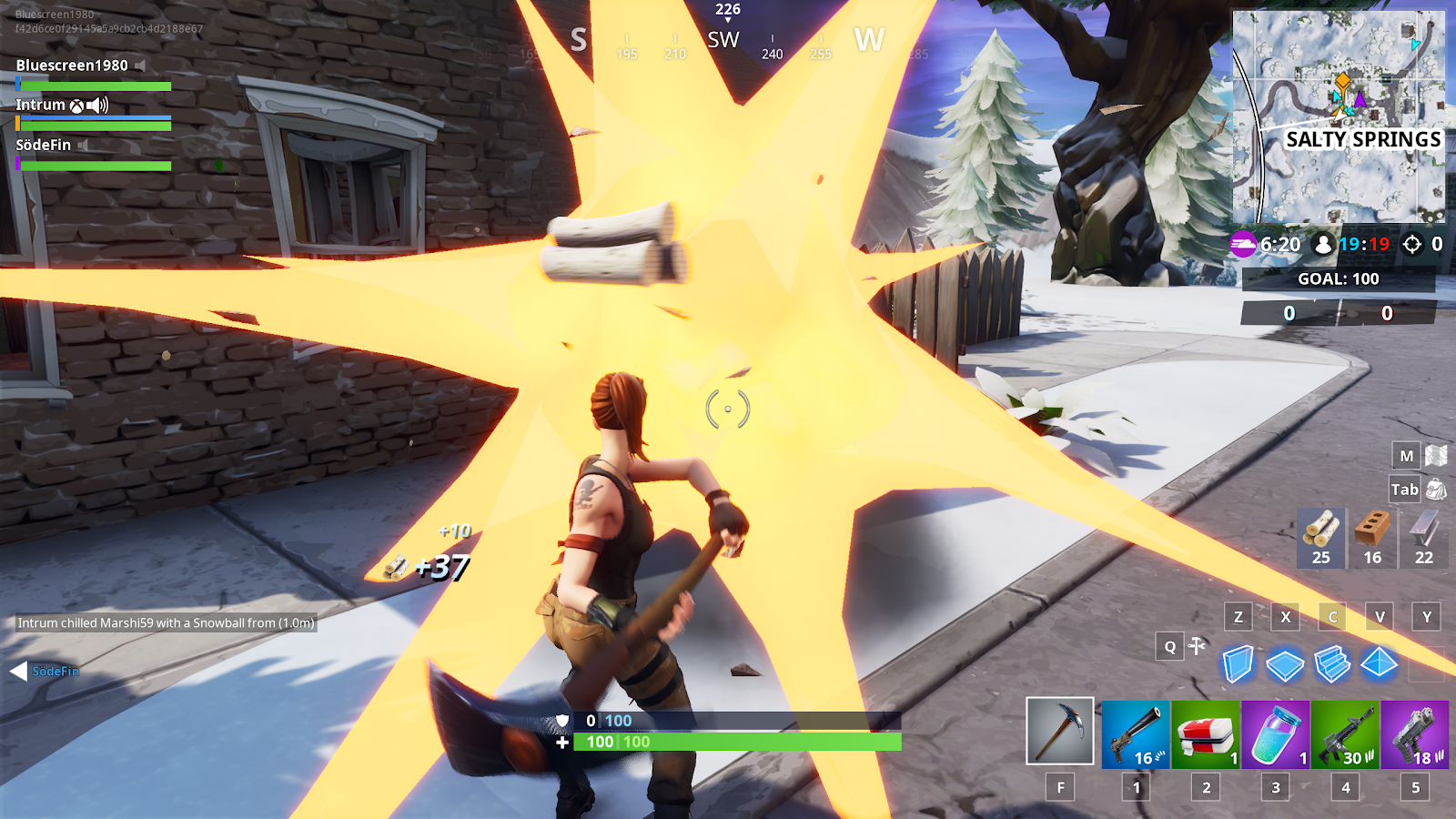This screenshot has height=819, width=1456.
Task: Mute Bluescreen1980's voice chat speaker
Action: [x=140, y=65]
